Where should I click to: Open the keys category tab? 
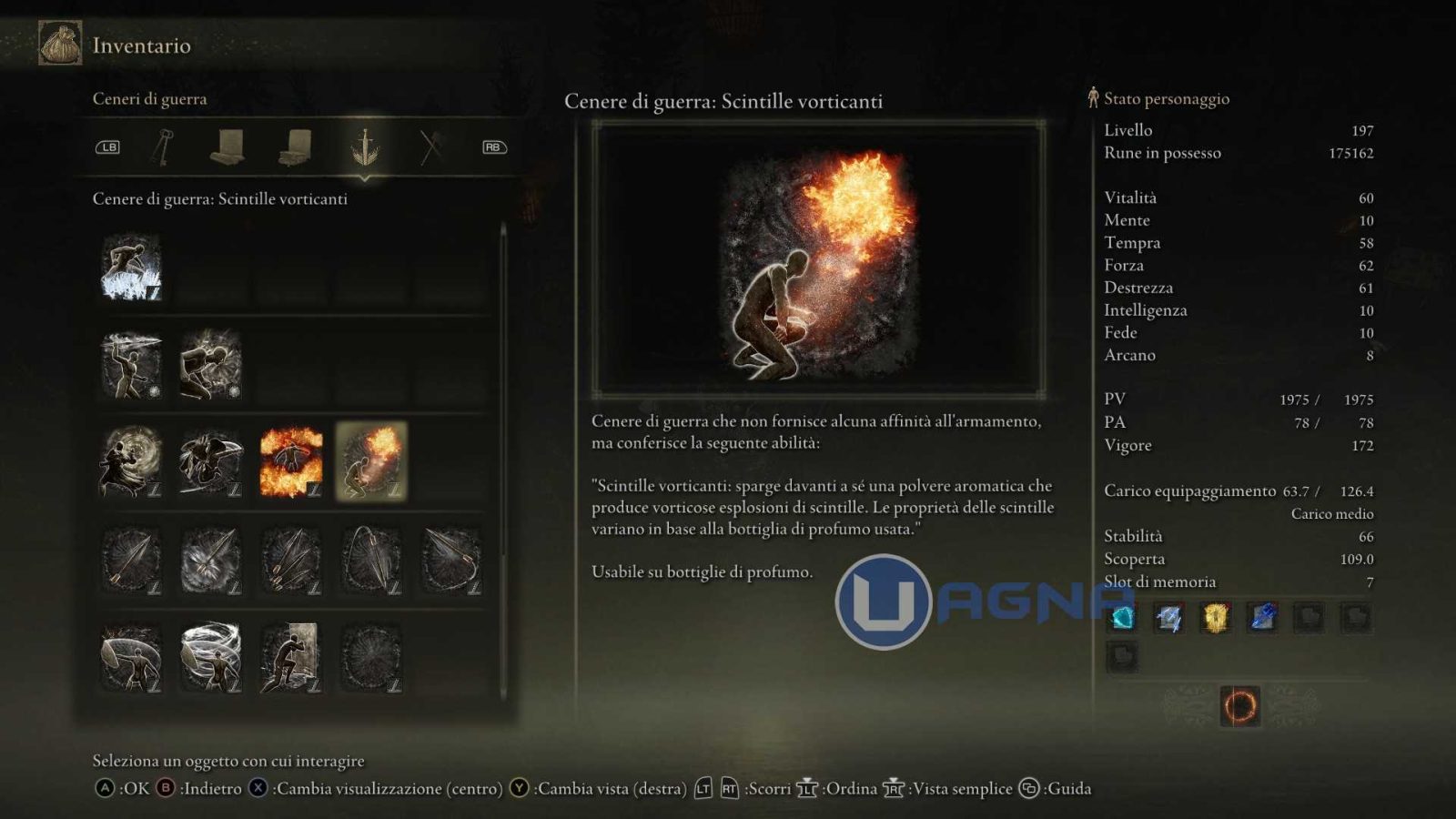click(x=164, y=147)
